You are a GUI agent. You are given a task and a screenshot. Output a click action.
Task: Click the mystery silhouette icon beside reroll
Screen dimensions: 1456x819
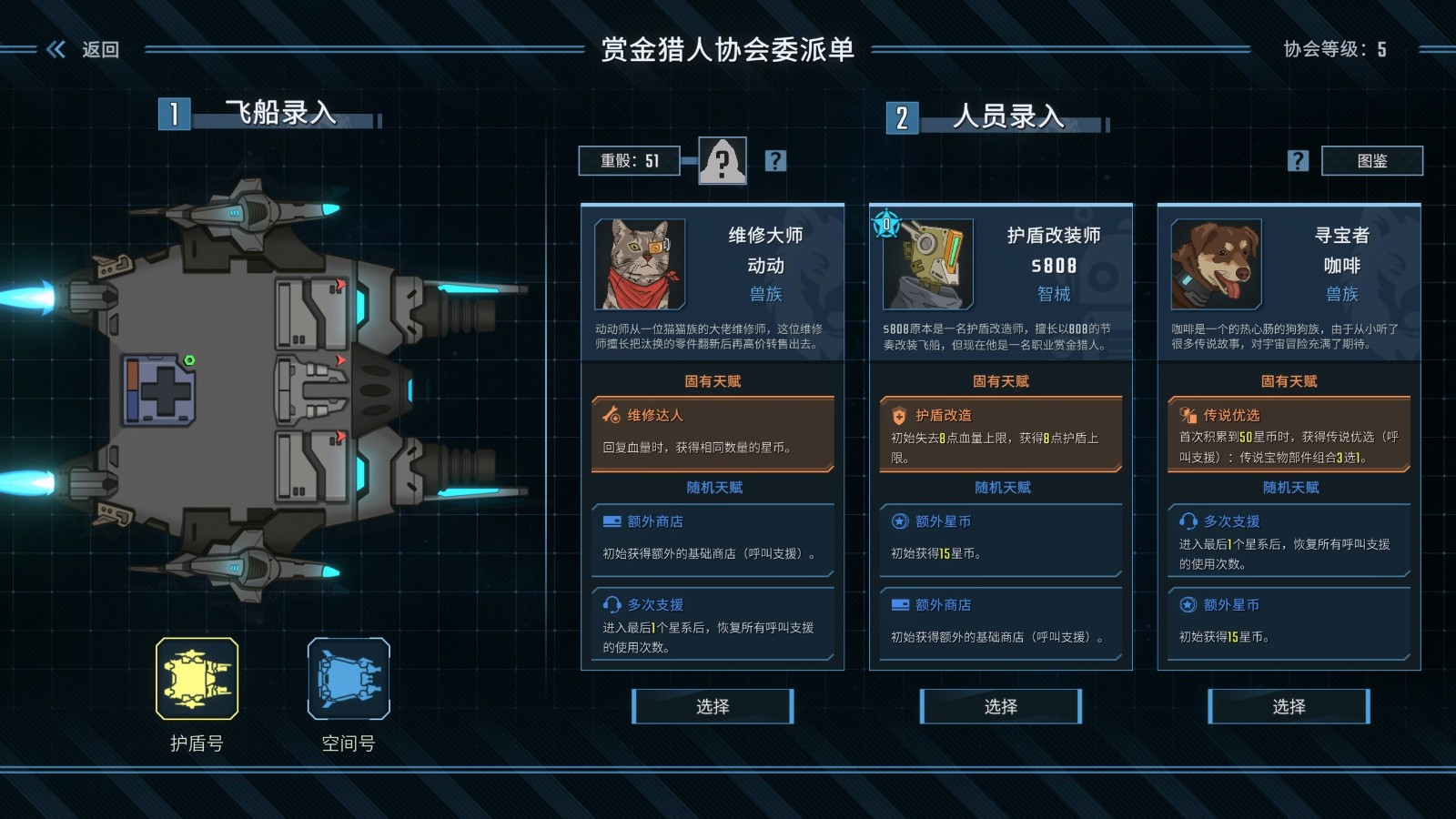(723, 161)
